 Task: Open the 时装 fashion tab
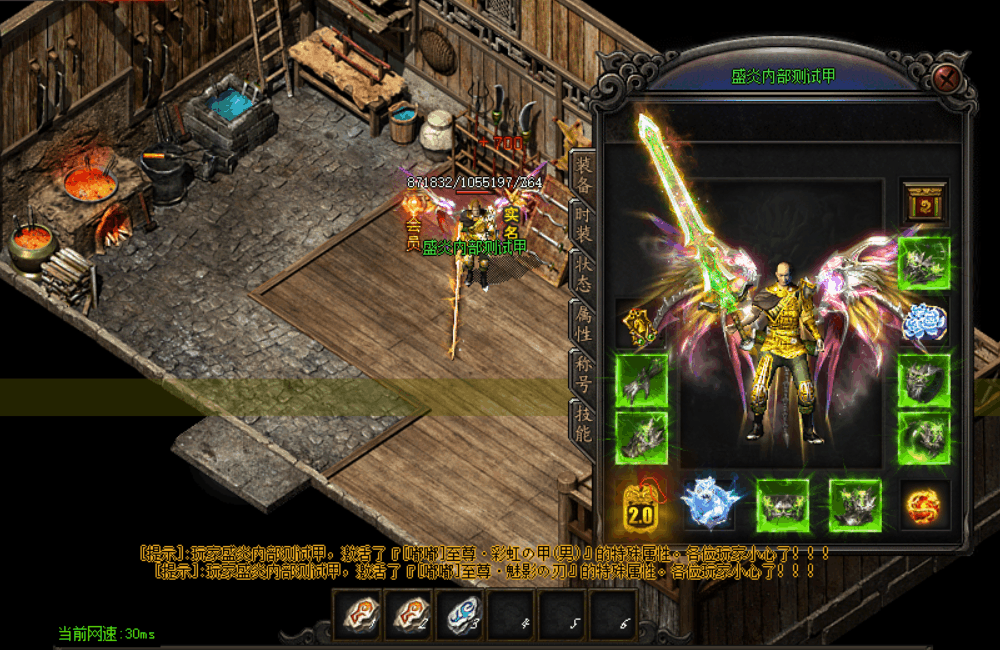click(x=582, y=224)
